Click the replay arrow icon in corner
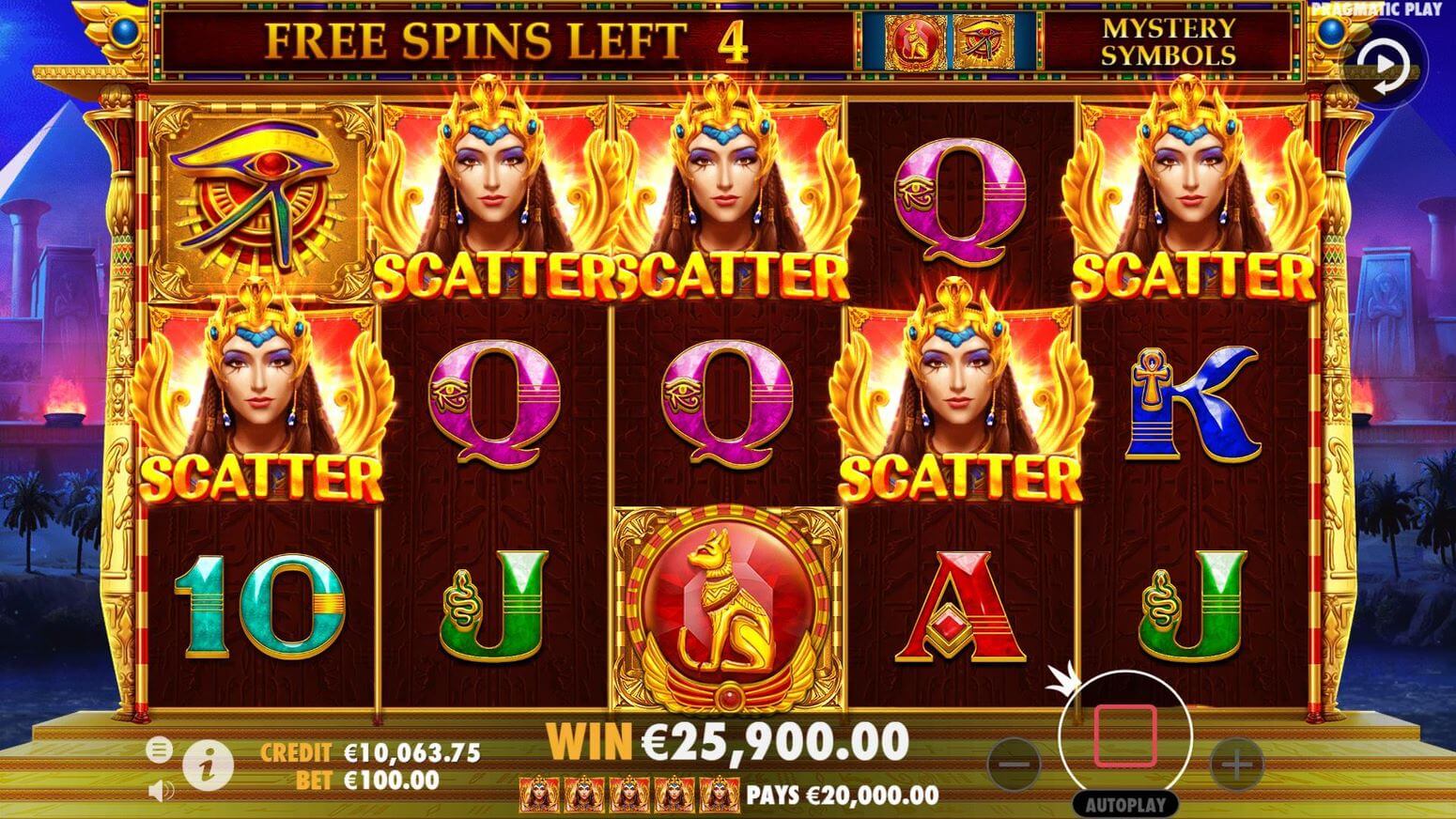1456x819 pixels. pos(1386,67)
